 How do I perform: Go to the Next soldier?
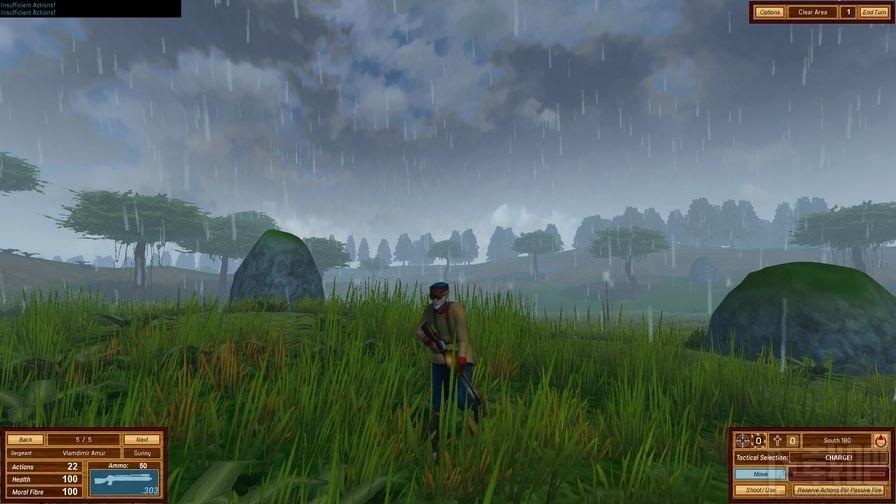point(142,439)
